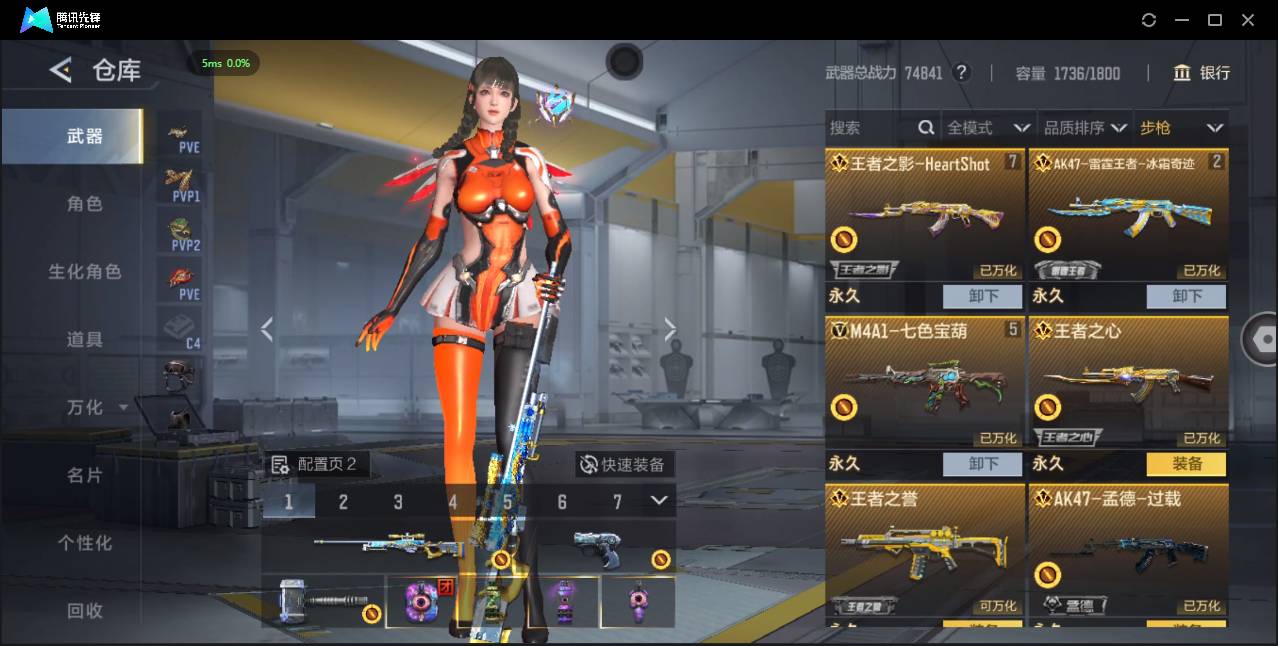1278x646 pixels.
Task: Open the 生化角色 category
Action: click(x=85, y=272)
